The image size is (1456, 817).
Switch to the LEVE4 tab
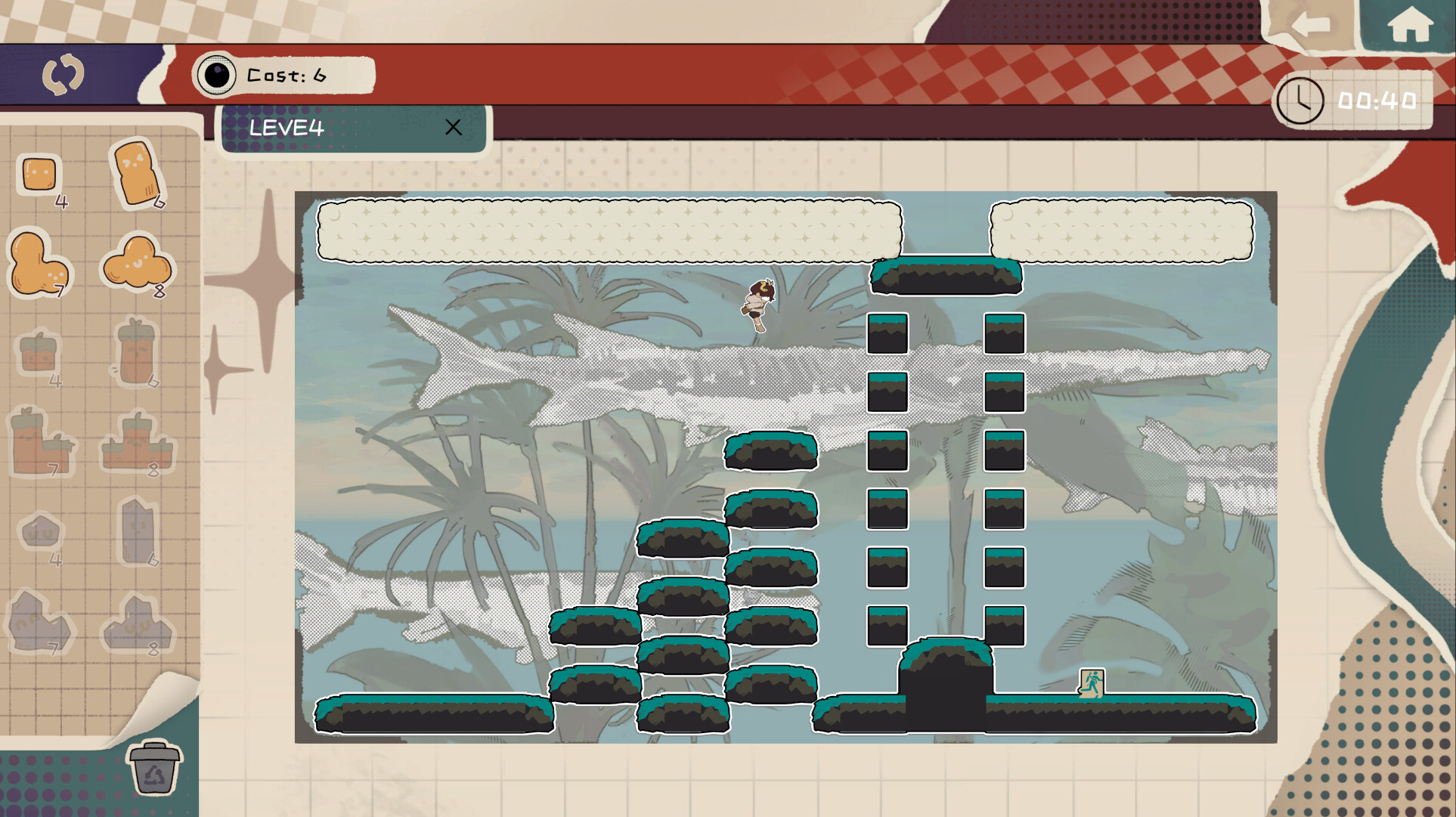(287, 128)
